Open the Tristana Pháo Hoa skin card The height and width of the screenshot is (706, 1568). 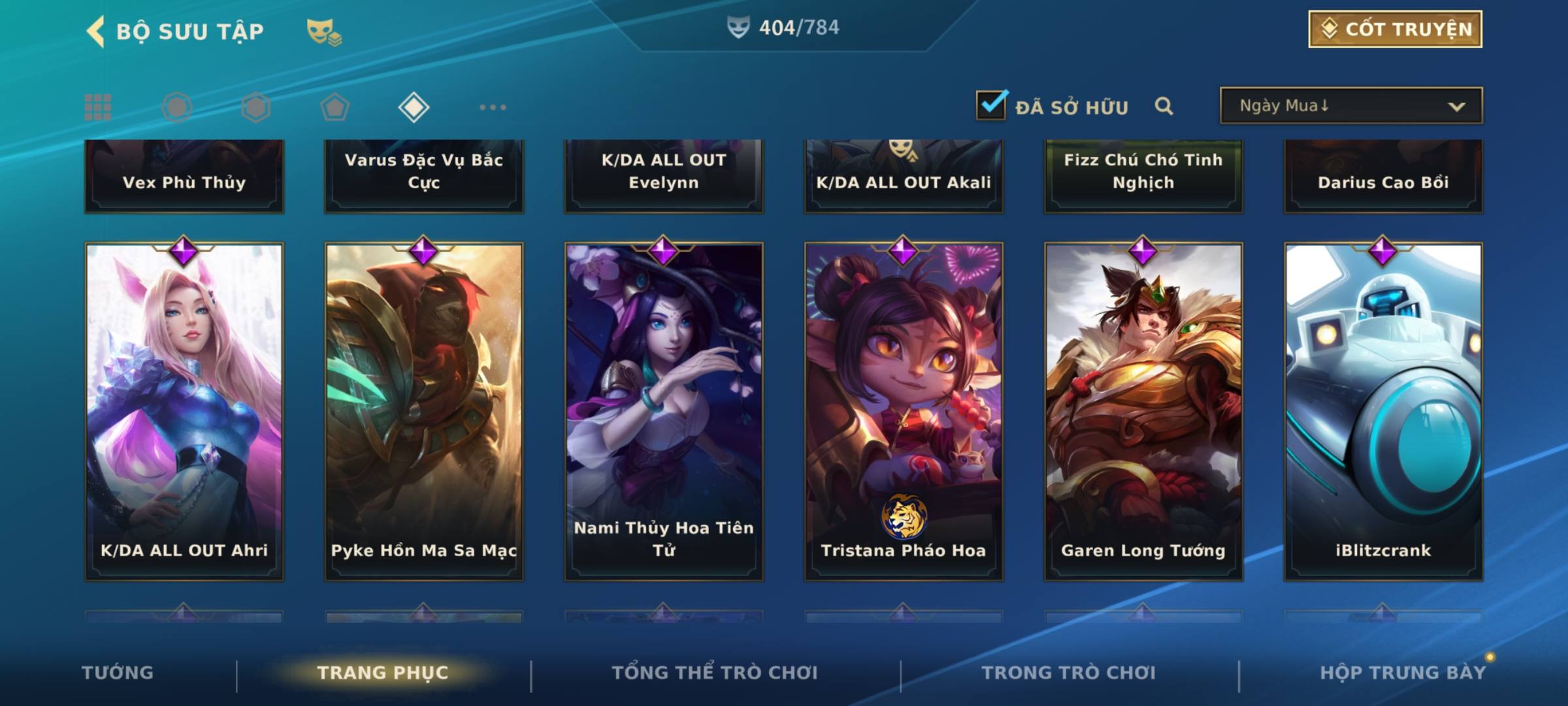point(904,412)
